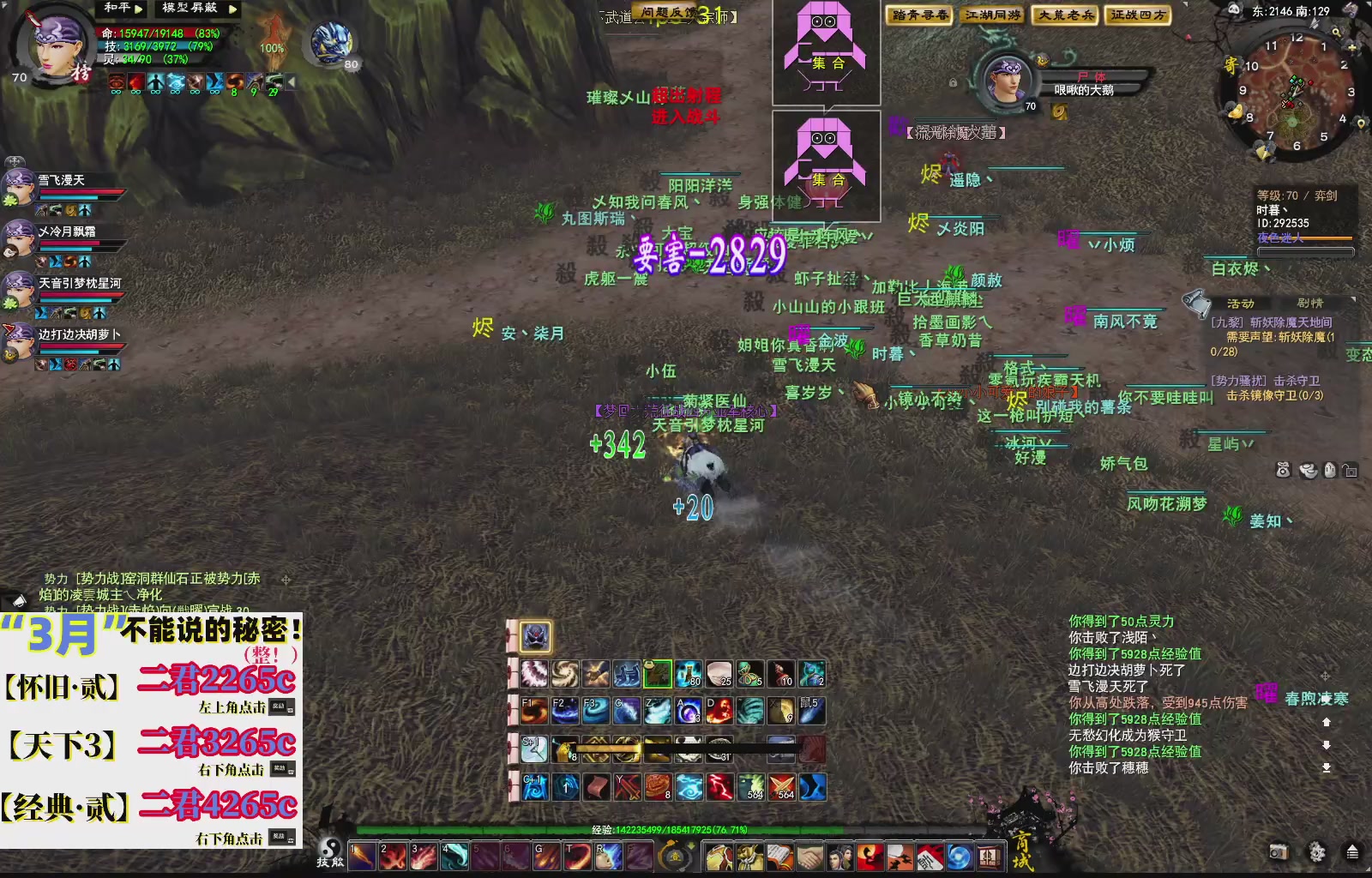Click the magnifier search icon near the minimap
Screen dimensions: 1372x878
tap(1337, 33)
